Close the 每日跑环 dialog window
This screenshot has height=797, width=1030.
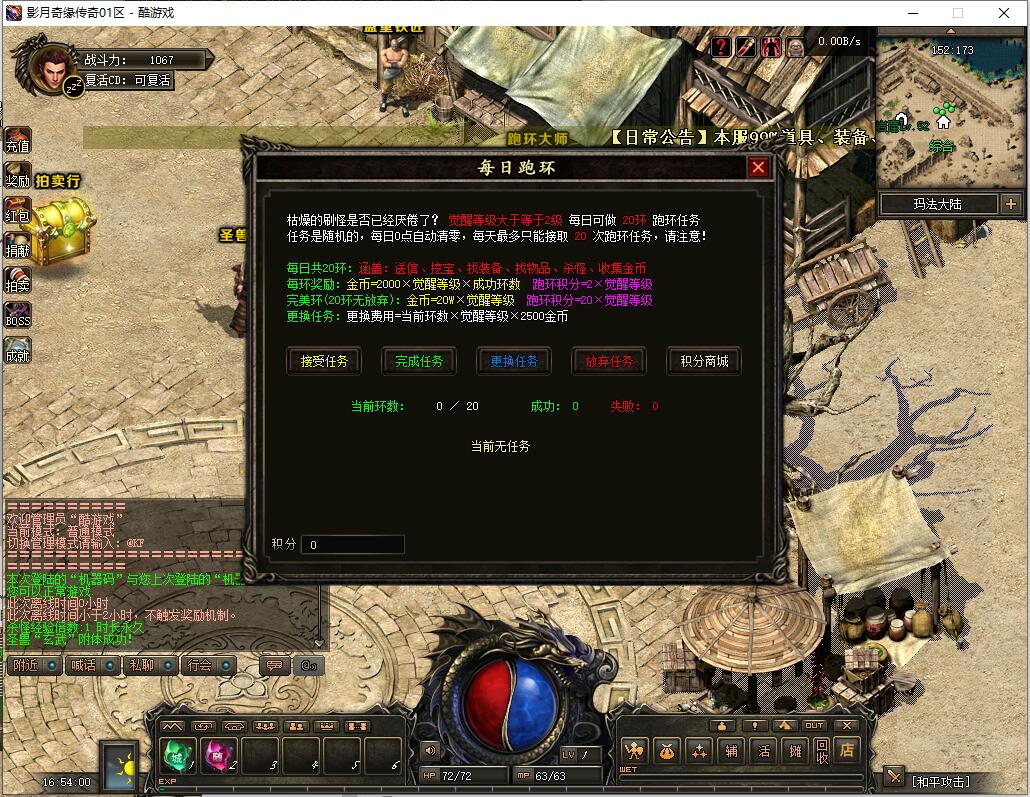[x=758, y=168]
